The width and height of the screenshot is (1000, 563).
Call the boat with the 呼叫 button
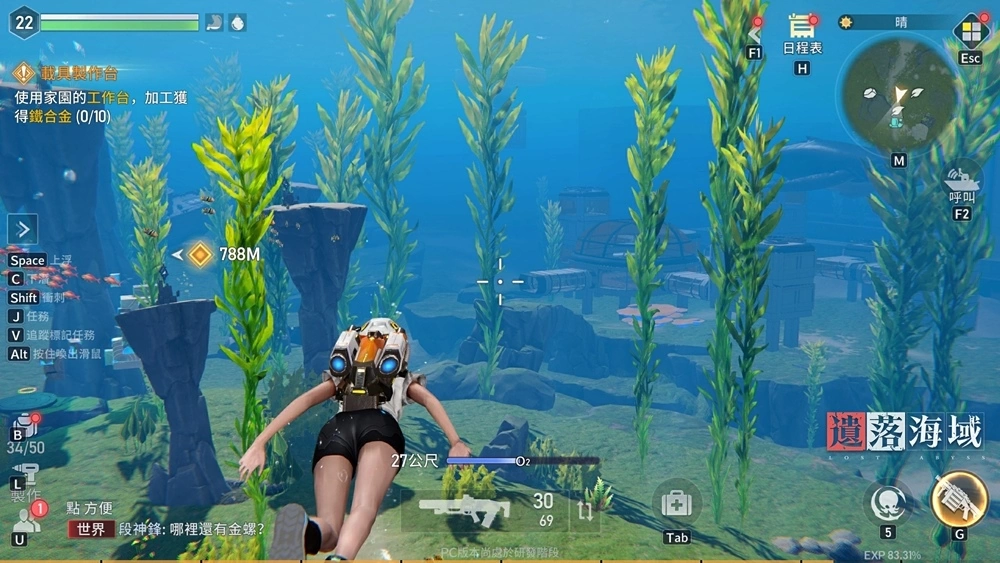(x=962, y=179)
